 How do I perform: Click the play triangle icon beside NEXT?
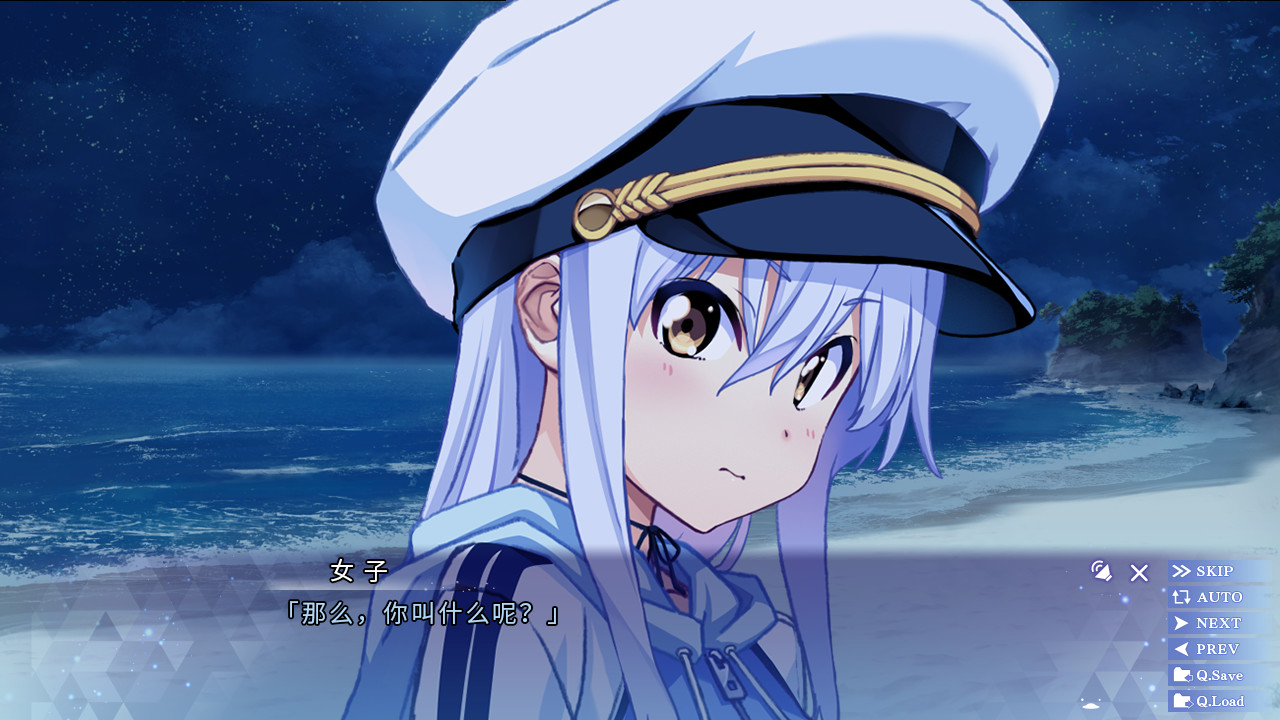[1180, 622]
